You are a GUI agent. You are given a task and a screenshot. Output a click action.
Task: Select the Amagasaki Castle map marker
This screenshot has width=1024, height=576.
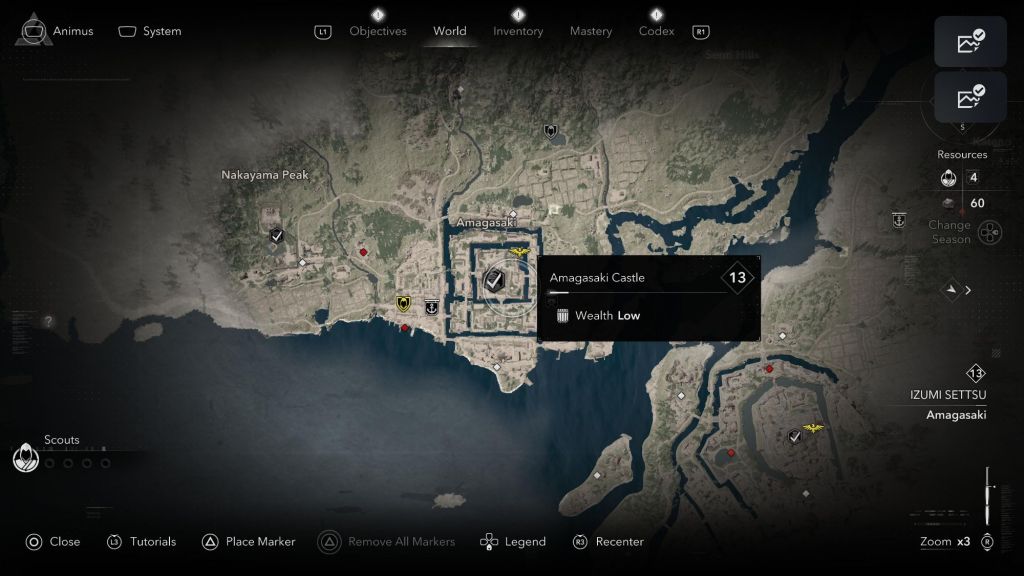click(494, 280)
